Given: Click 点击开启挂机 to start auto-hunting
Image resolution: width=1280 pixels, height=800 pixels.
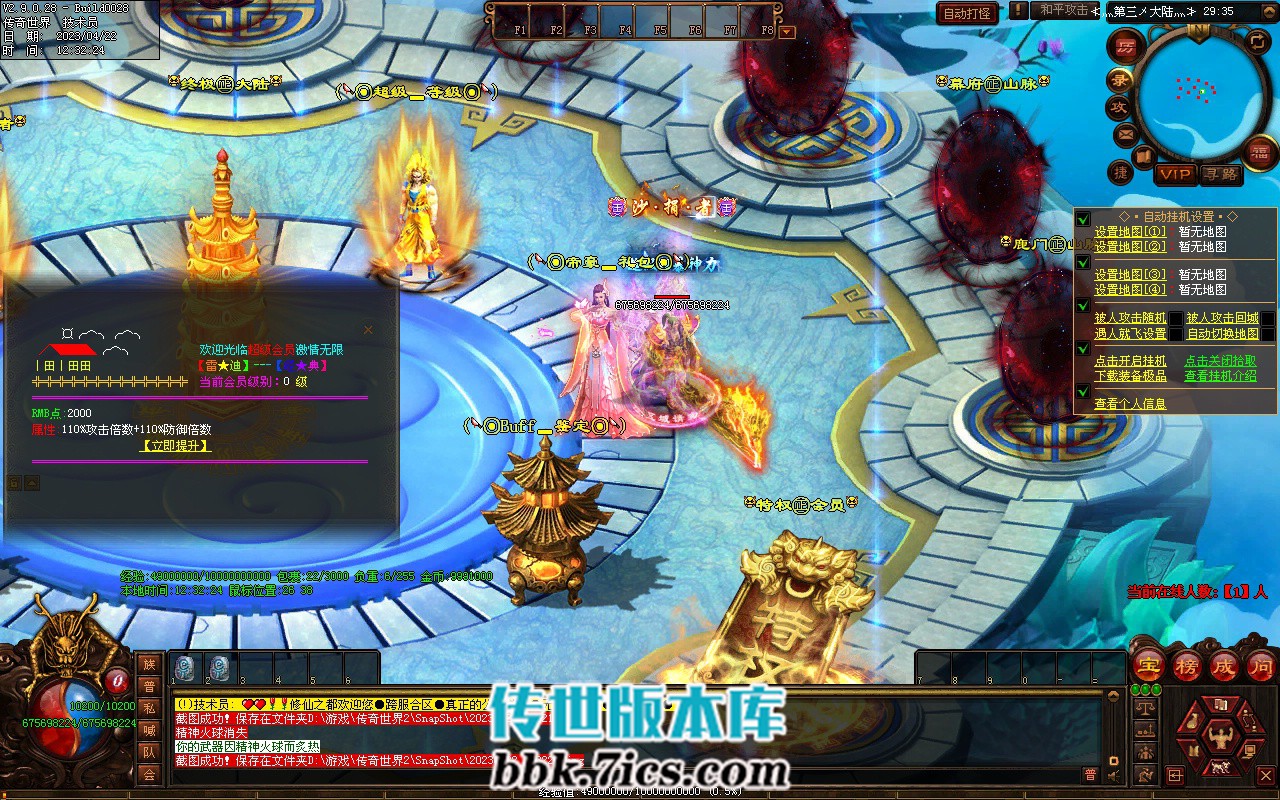Looking at the screenshot, I should click(x=1130, y=361).
